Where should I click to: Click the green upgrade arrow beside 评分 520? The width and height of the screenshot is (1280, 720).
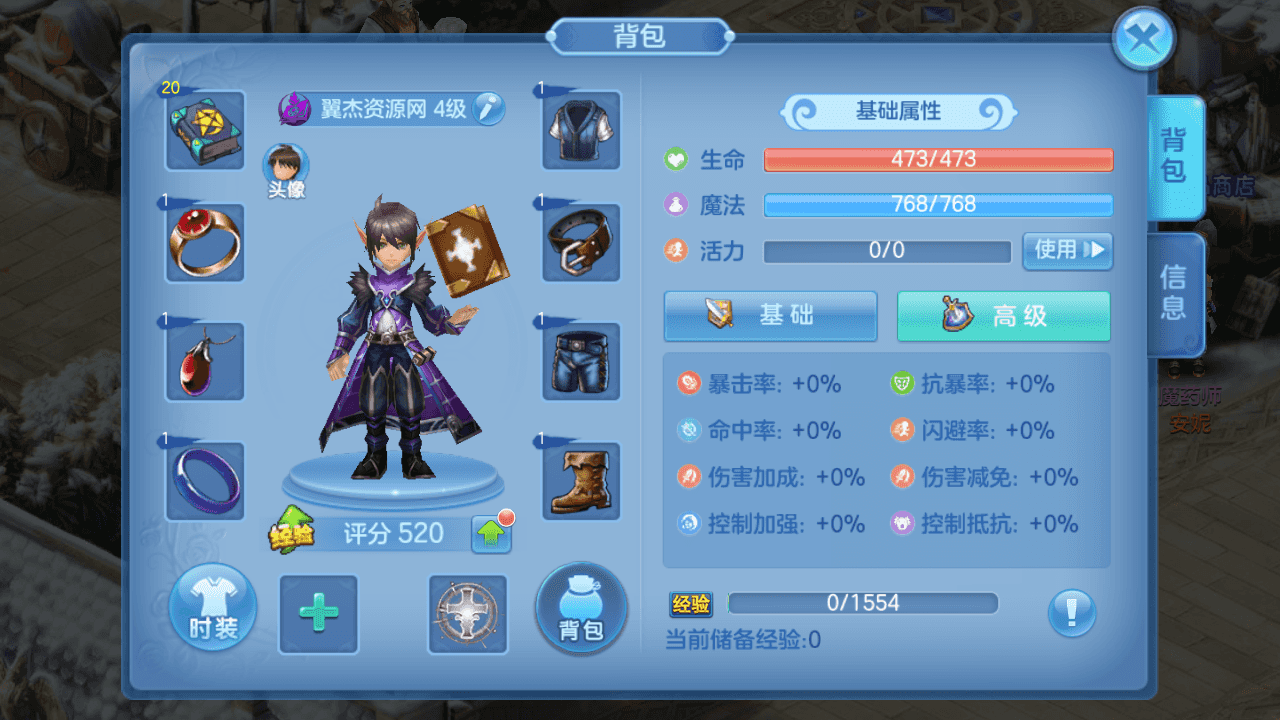(492, 534)
